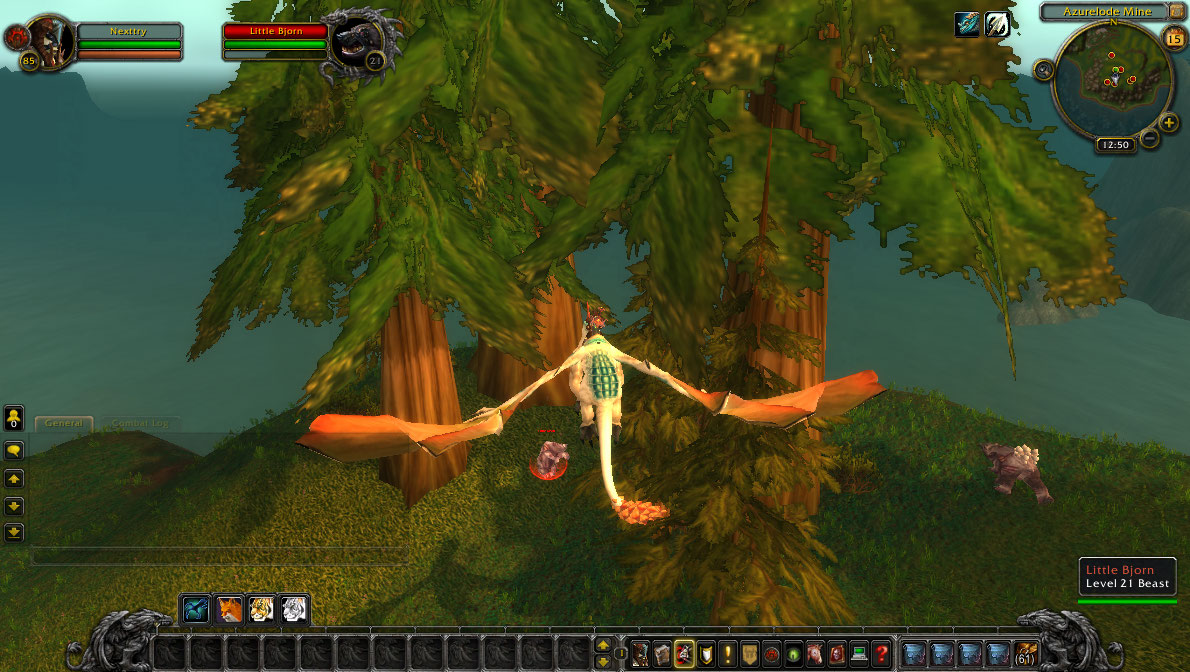Open the backpack showing 61 free slots

(x=1025, y=654)
